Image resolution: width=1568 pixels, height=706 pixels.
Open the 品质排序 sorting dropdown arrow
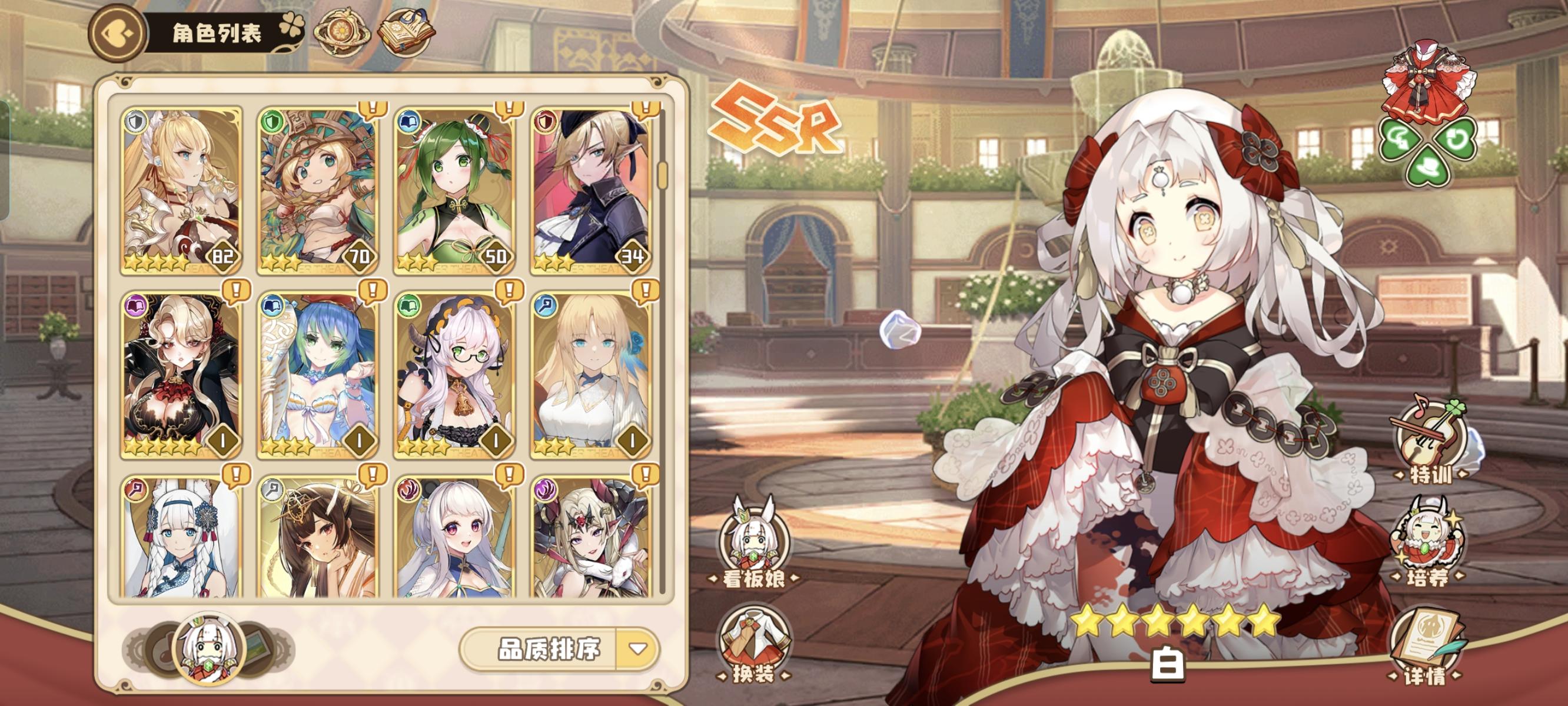coord(639,647)
